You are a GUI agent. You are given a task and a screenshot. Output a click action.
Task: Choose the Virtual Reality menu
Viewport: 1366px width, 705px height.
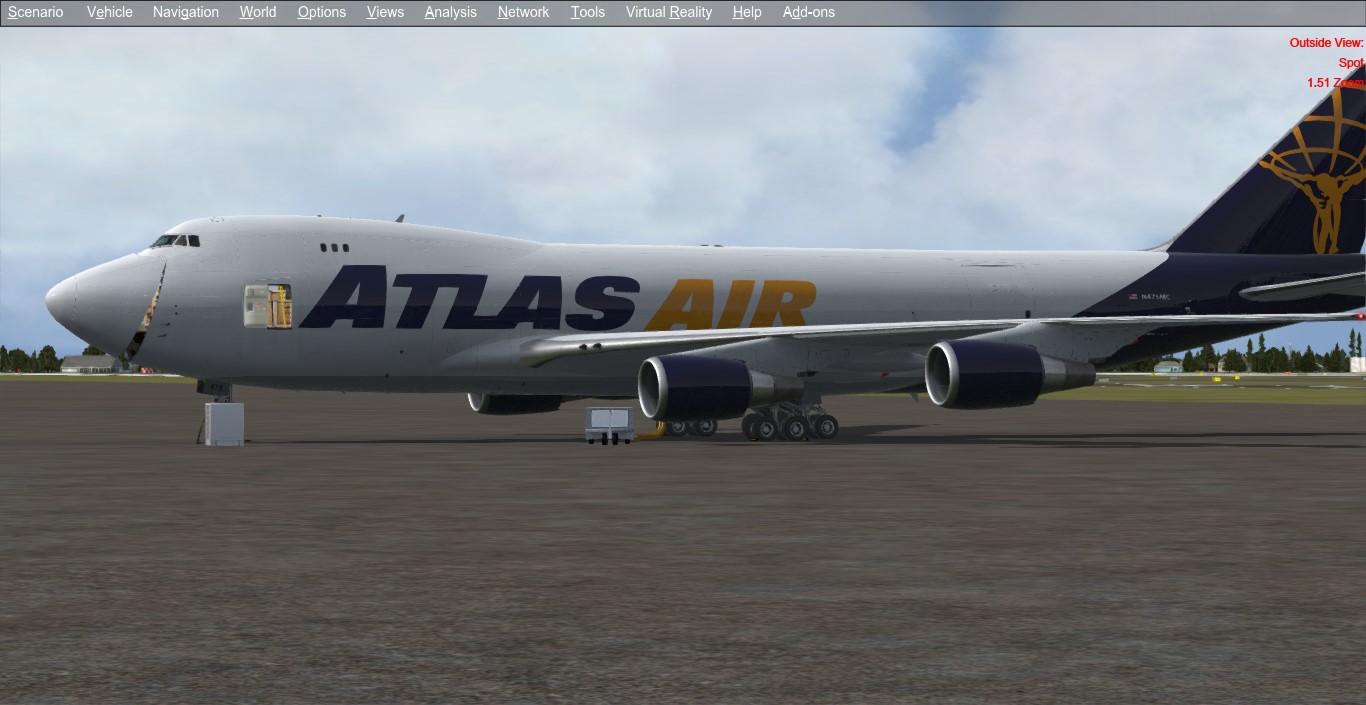tap(669, 12)
